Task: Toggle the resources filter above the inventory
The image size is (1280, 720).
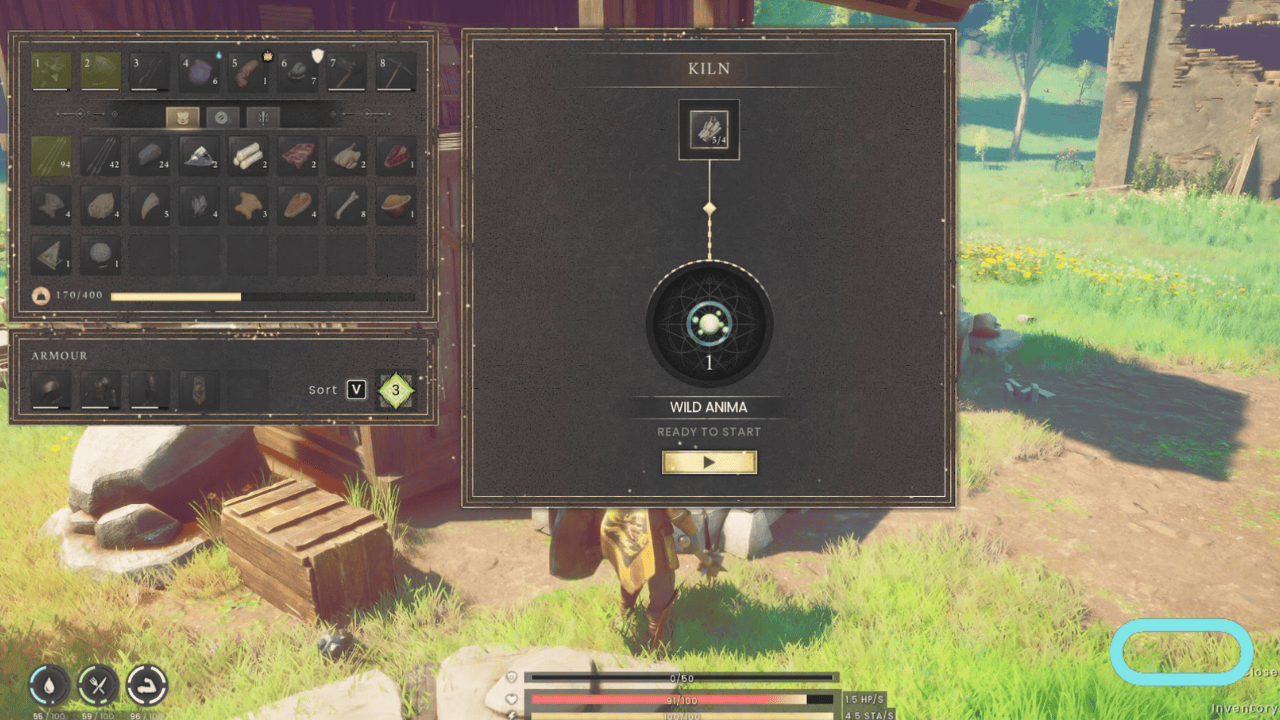Action: 221,117
